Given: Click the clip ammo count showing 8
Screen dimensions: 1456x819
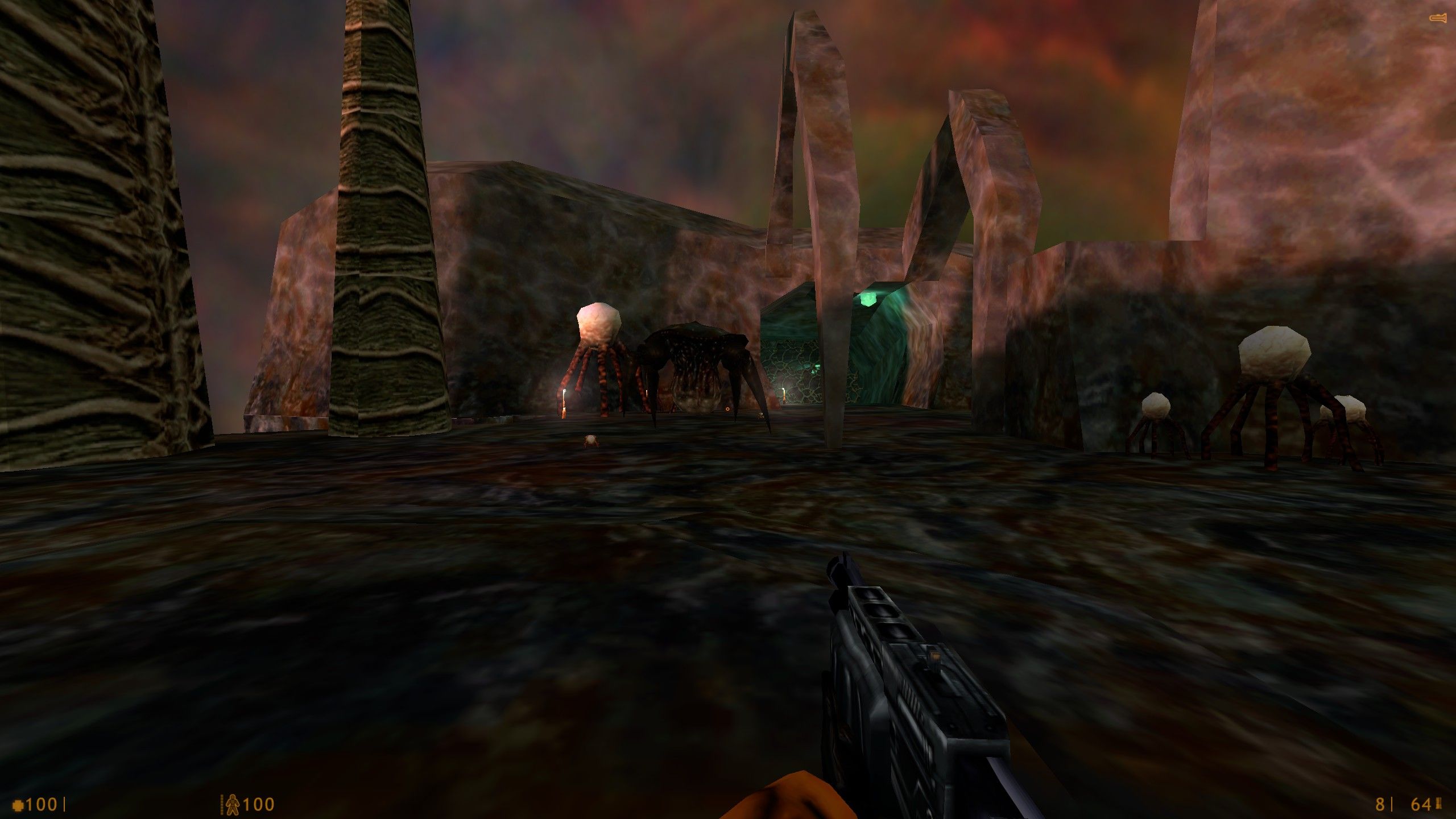Looking at the screenshot, I should [x=1380, y=804].
